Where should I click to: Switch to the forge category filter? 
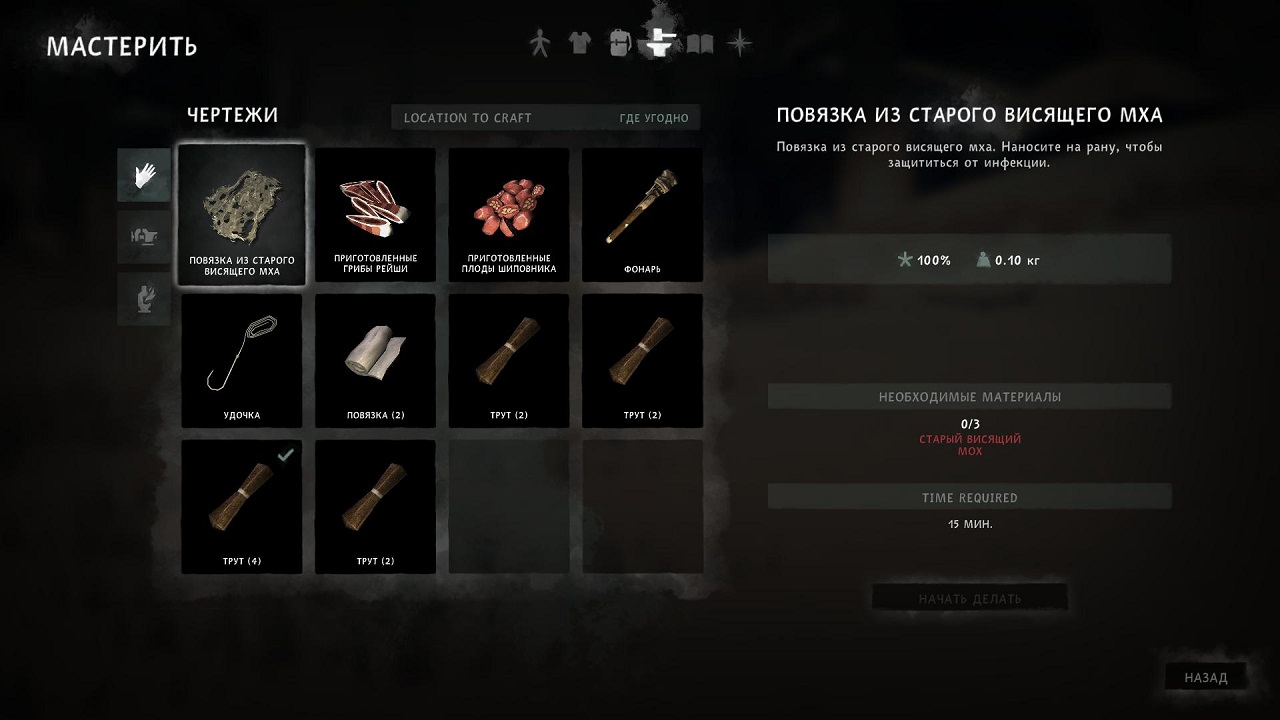point(144,299)
